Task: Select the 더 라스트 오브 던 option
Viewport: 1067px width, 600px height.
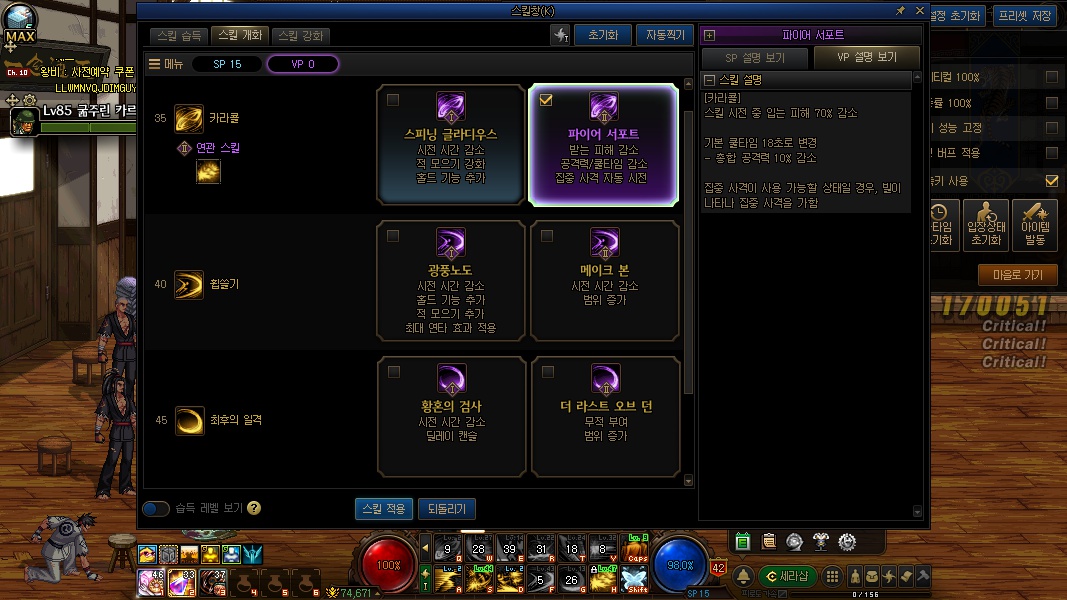Action: (604, 417)
